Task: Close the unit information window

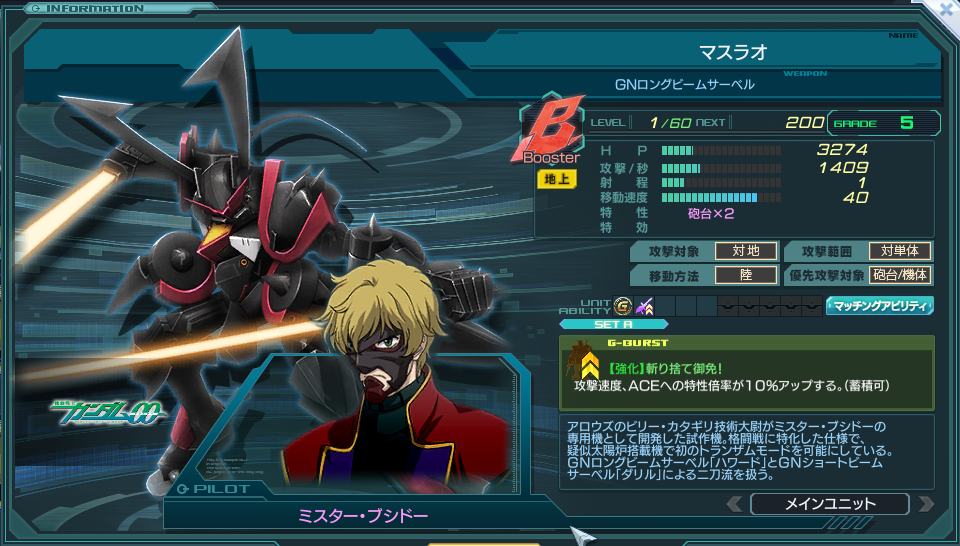Action: pyautogui.click(x=946, y=9)
